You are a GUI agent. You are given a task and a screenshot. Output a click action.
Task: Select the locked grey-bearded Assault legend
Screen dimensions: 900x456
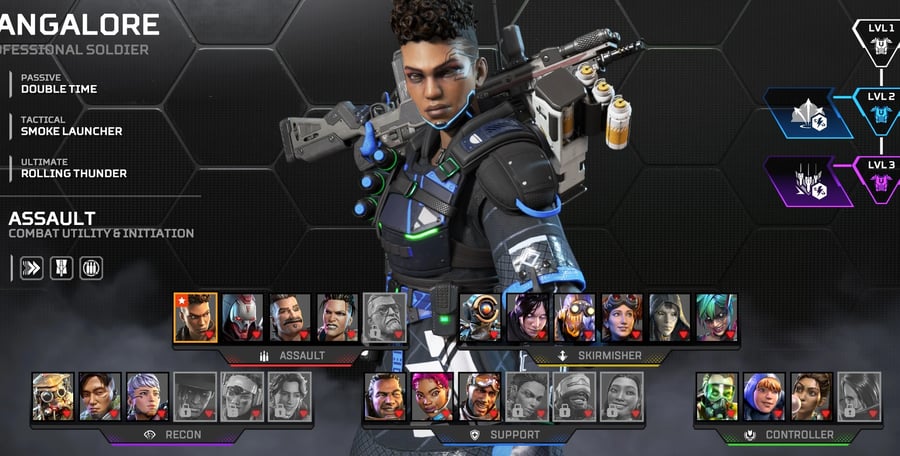point(385,318)
